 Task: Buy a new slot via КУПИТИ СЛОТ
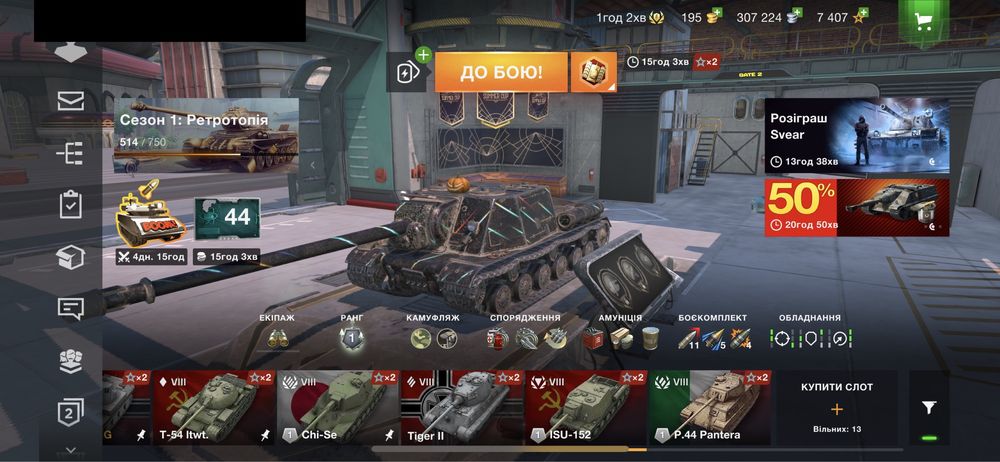[837, 407]
